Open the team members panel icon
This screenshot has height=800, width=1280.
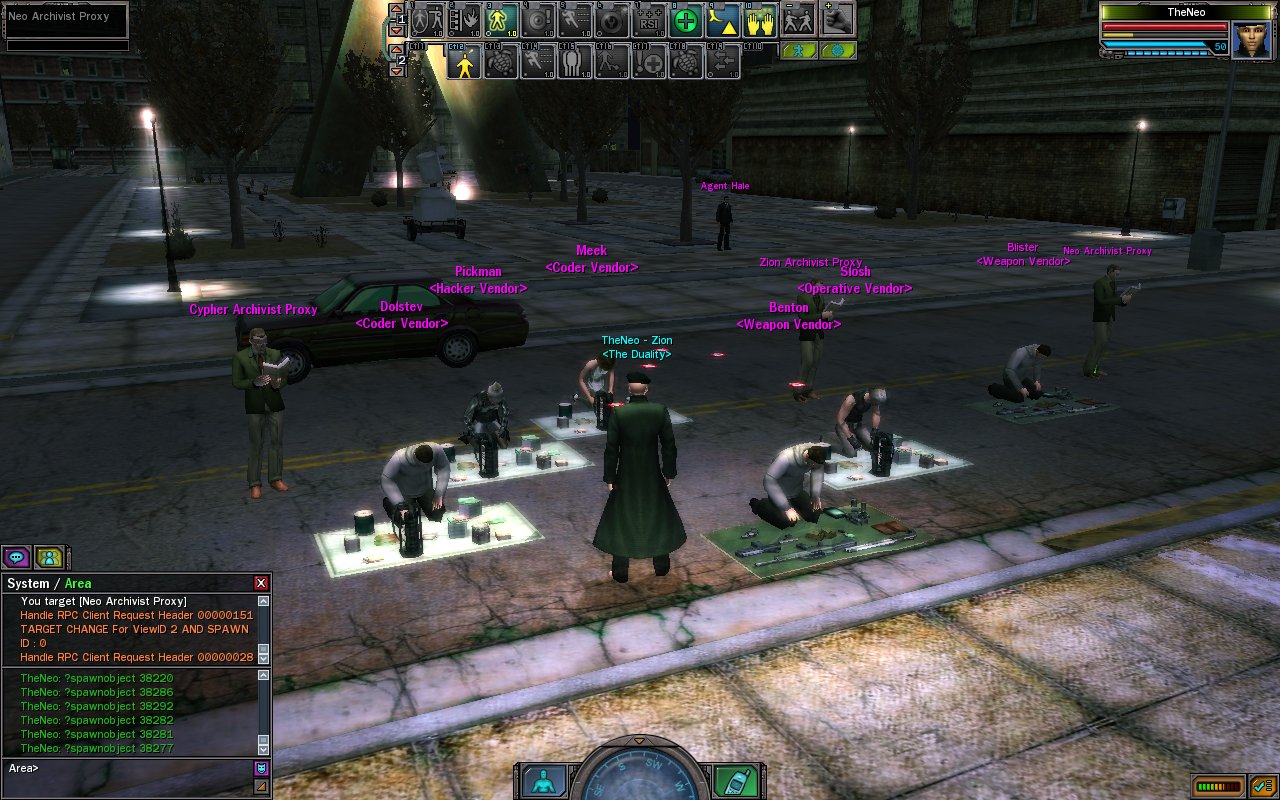(x=49, y=557)
